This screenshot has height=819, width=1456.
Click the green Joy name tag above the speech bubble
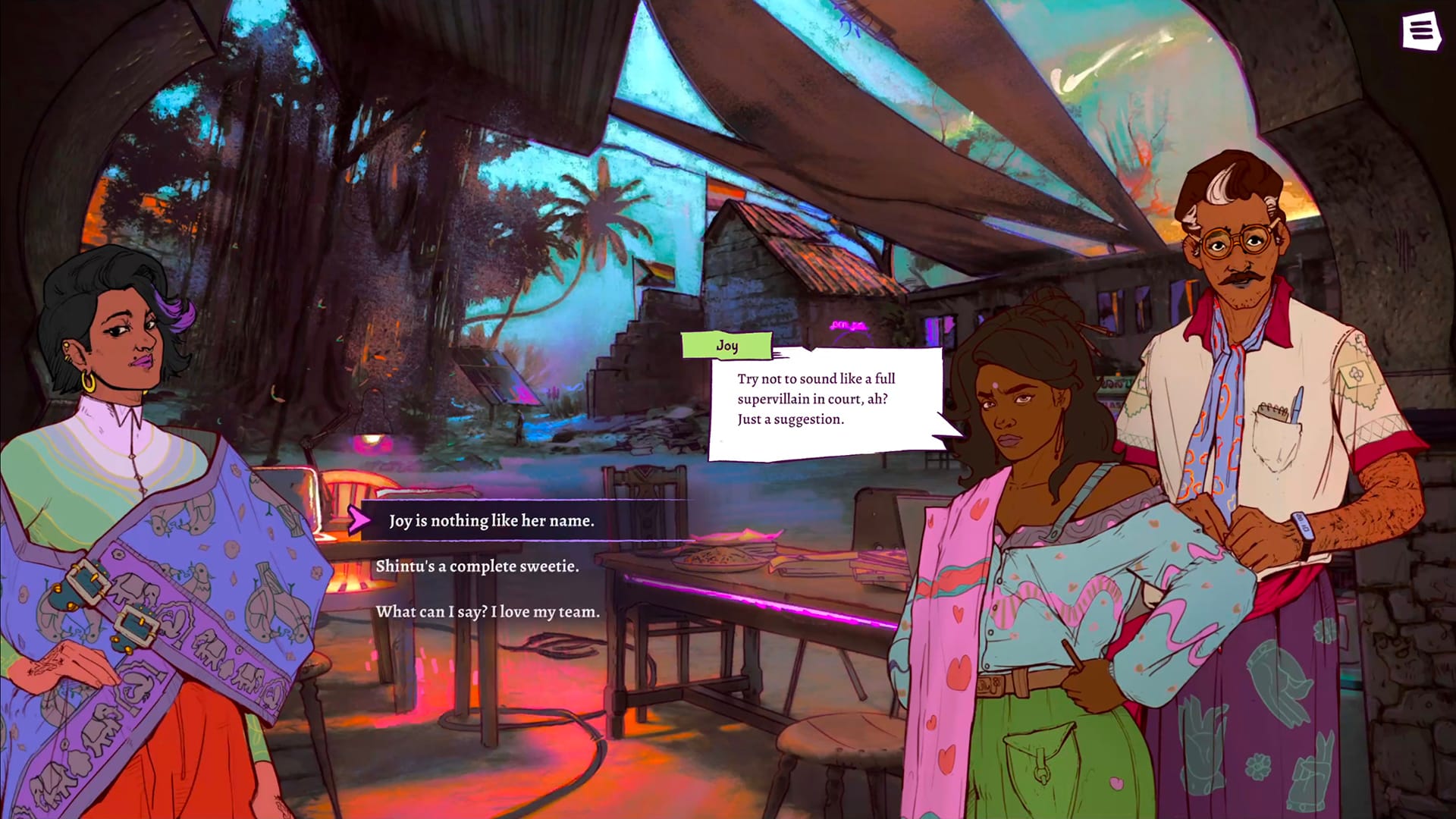tap(726, 345)
